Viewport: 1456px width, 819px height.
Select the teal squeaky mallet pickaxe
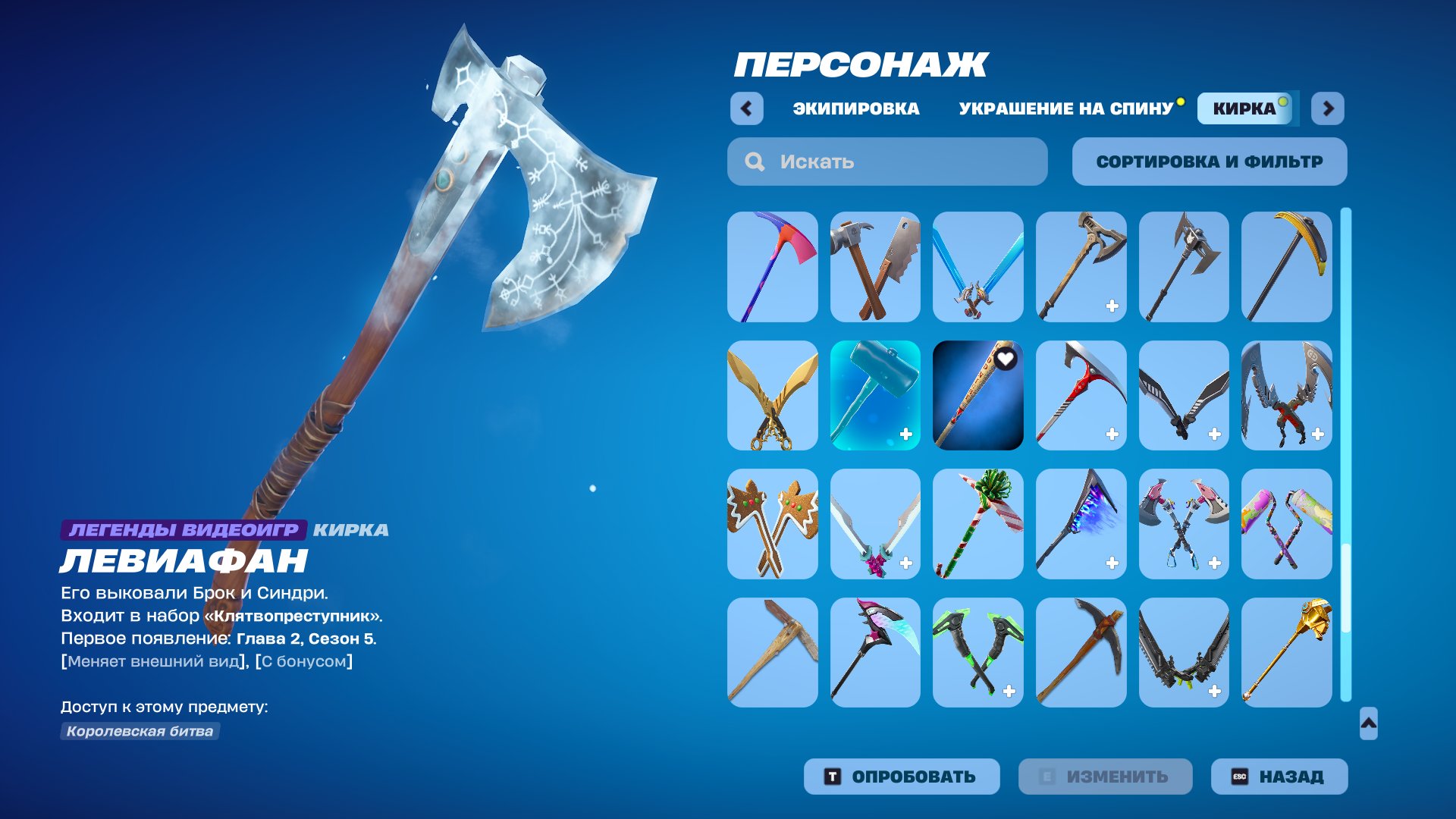click(x=875, y=396)
